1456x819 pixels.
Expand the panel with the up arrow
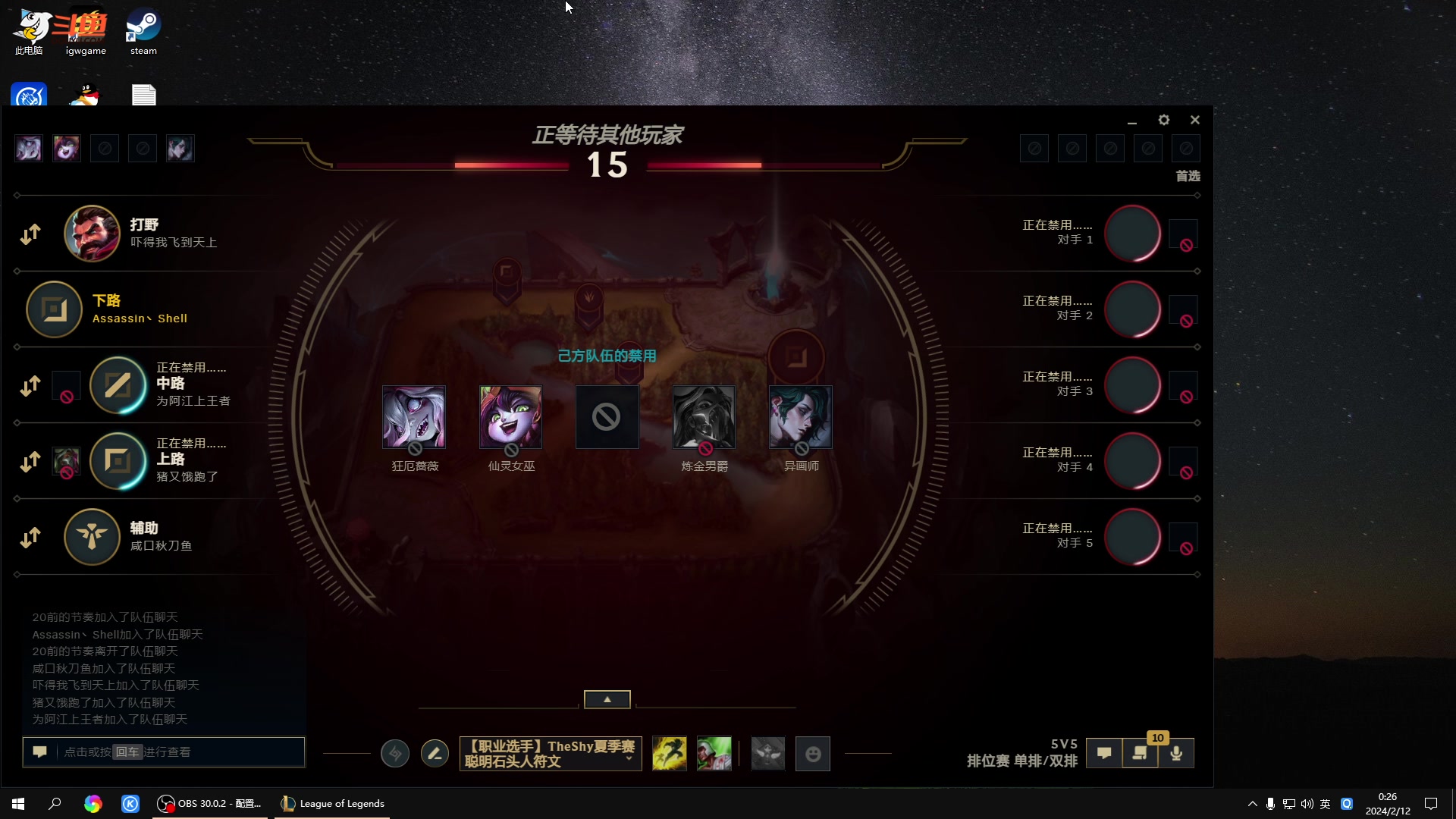coord(607,699)
